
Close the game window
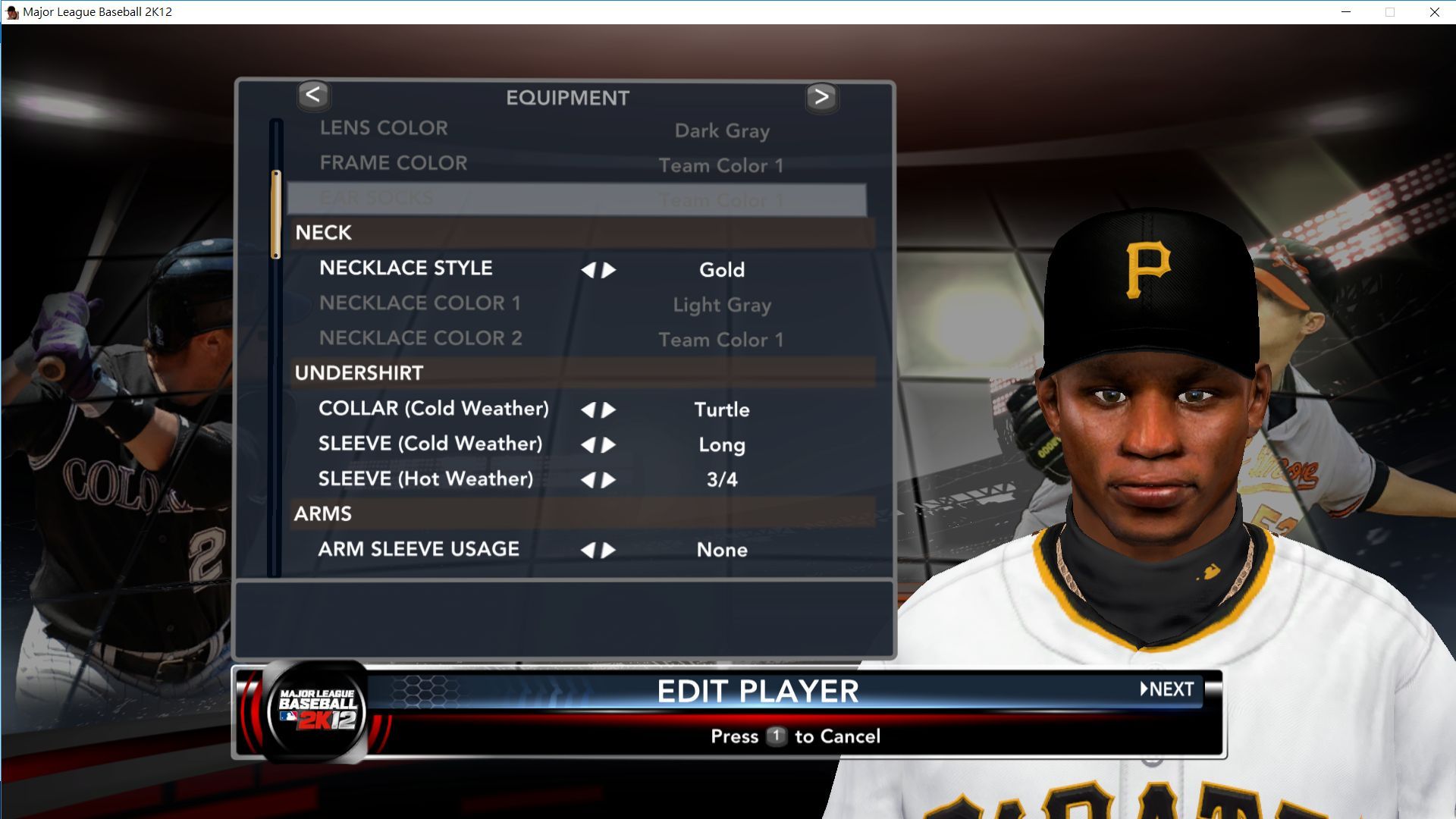click(x=1434, y=12)
